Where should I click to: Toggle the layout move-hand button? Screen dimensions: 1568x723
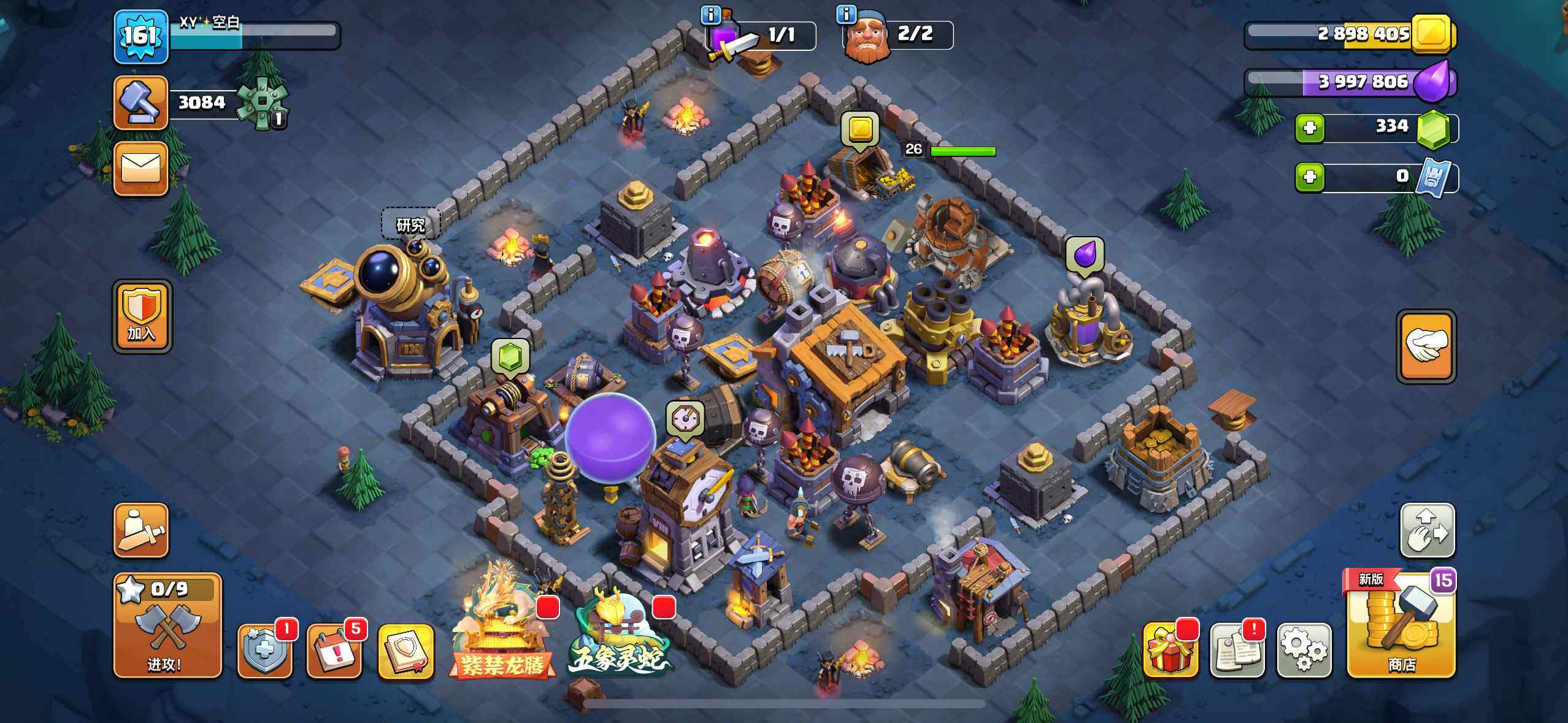pyautogui.click(x=1426, y=530)
